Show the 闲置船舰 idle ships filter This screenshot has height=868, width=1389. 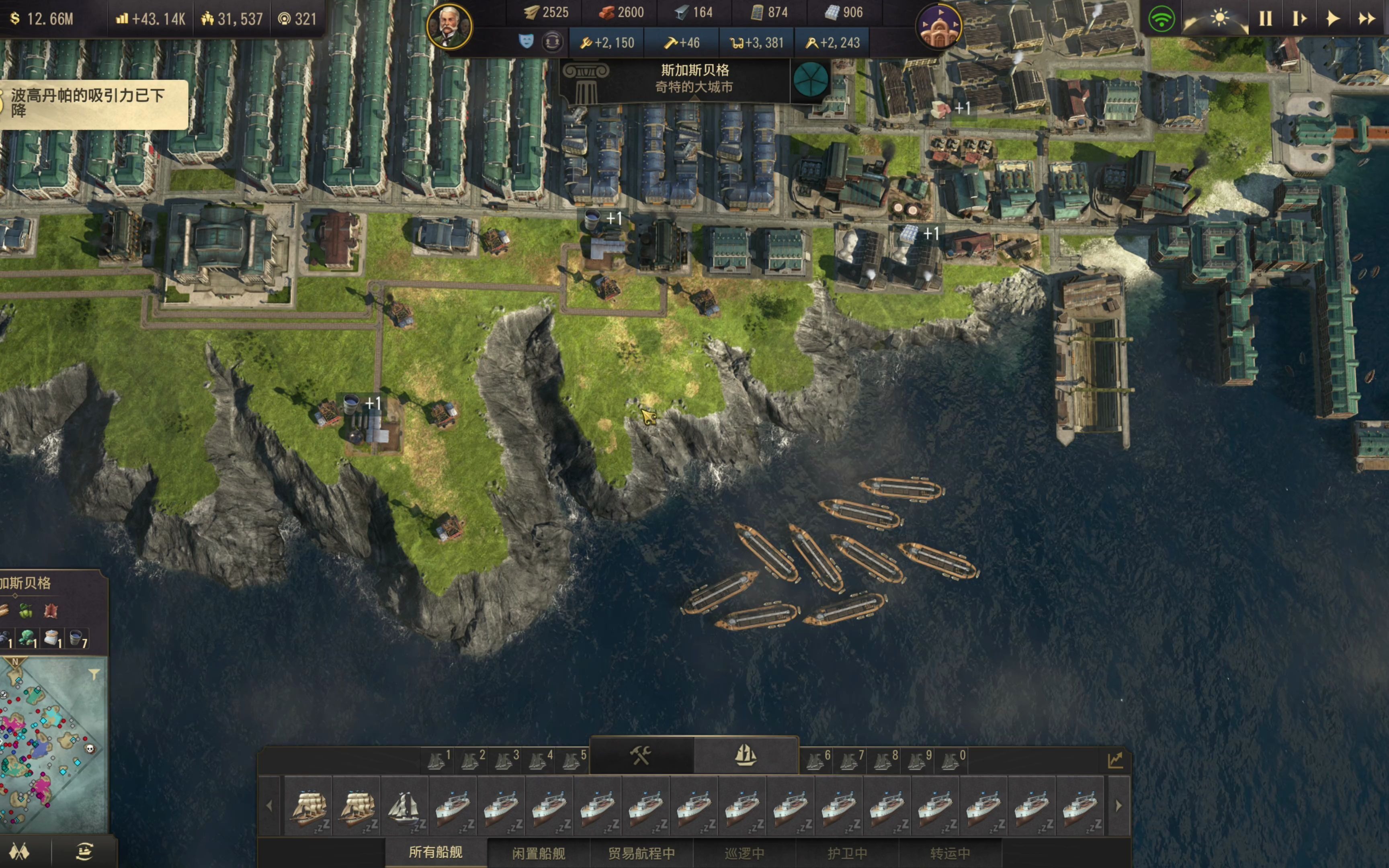(x=539, y=853)
